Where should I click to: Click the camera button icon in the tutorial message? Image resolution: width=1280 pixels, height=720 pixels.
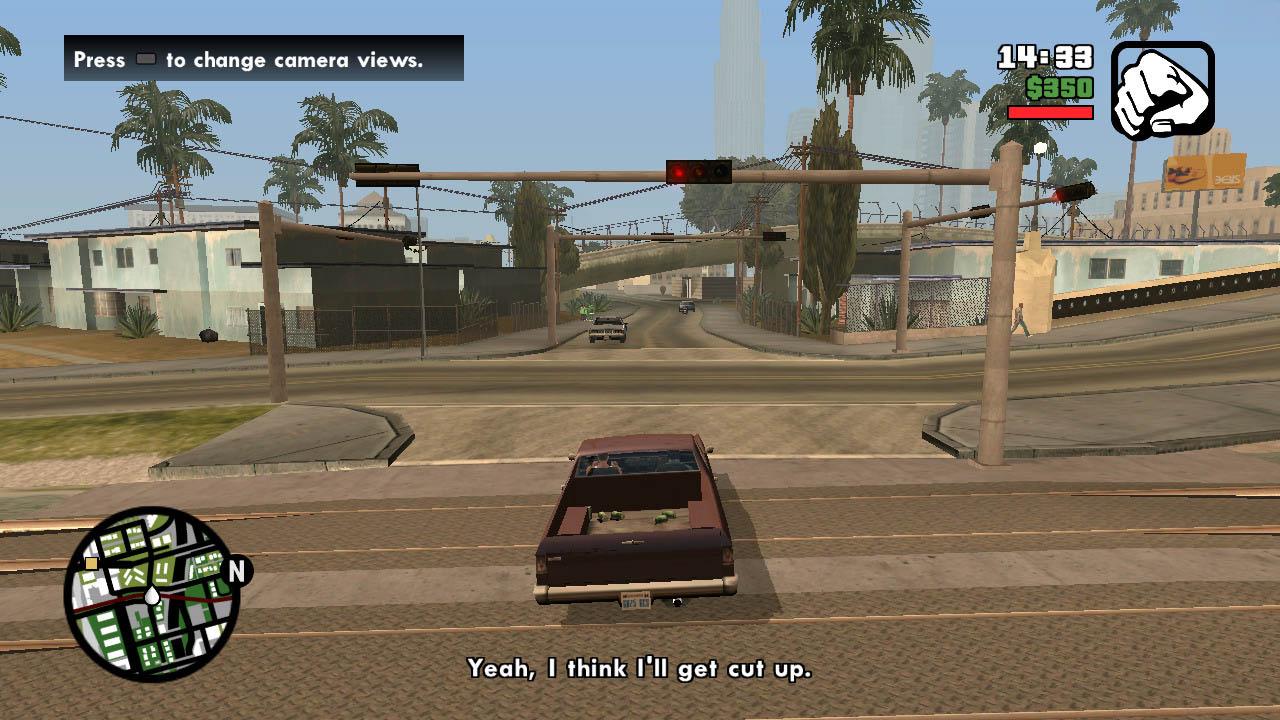tap(145, 60)
